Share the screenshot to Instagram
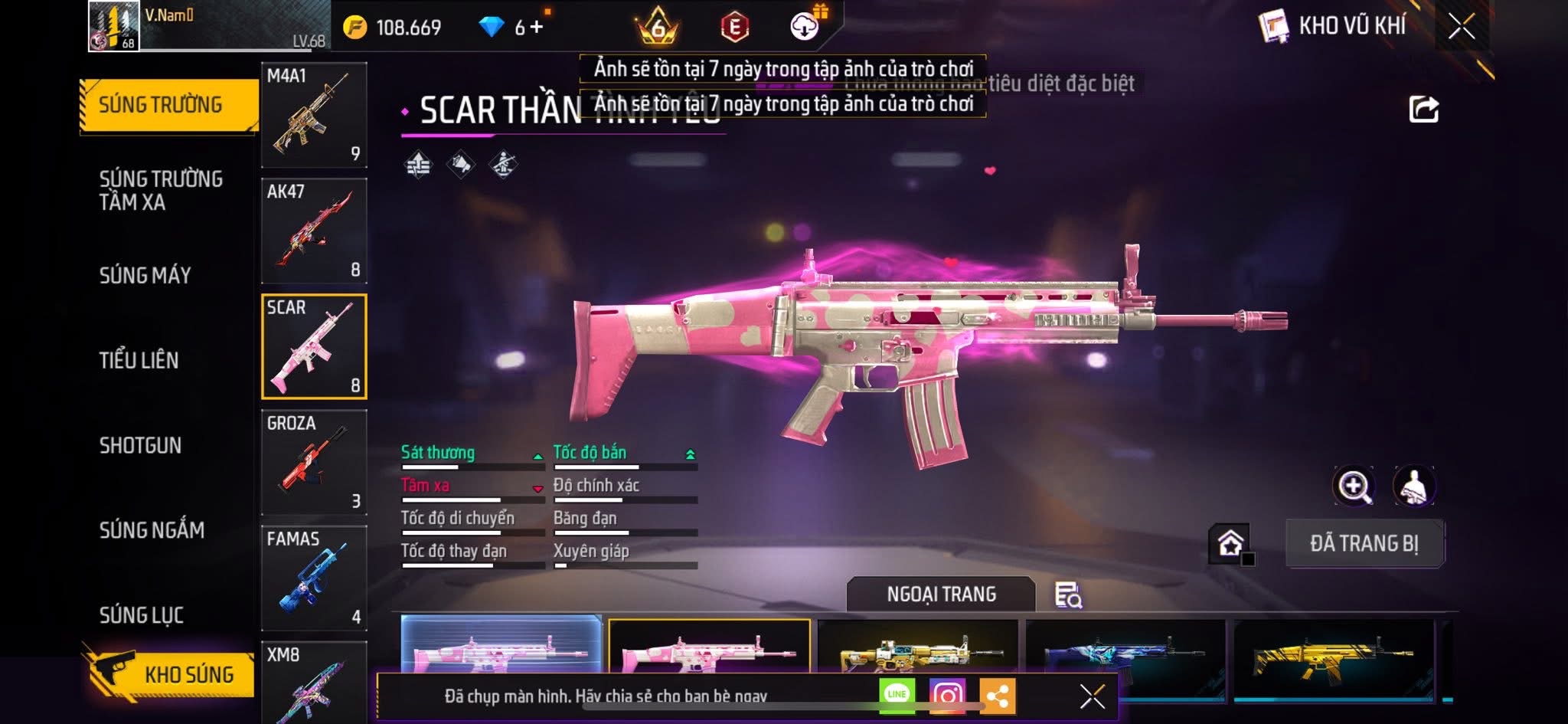The width and height of the screenshot is (1568, 724). click(x=947, y=695)
